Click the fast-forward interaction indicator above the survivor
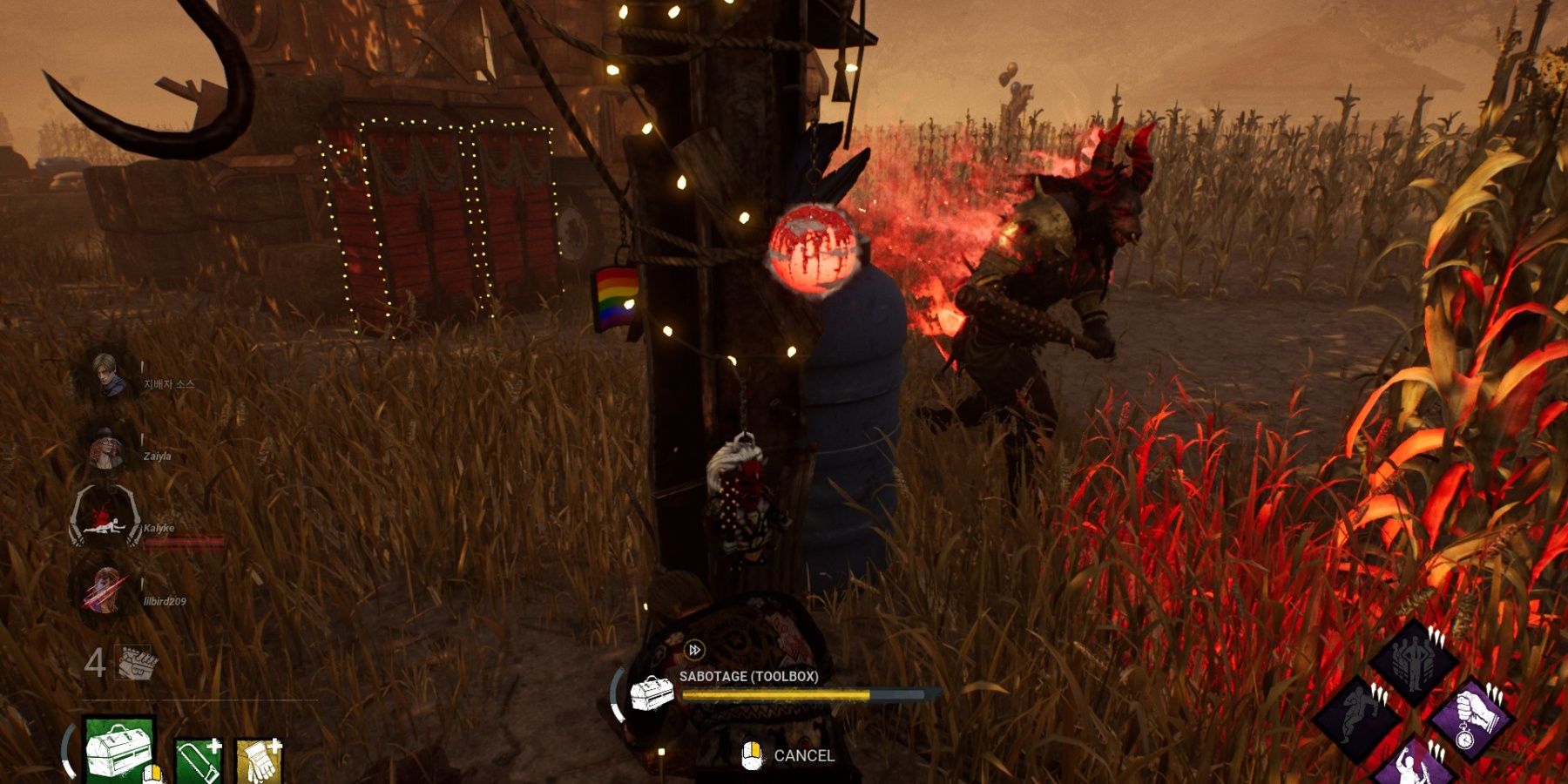 695,648
